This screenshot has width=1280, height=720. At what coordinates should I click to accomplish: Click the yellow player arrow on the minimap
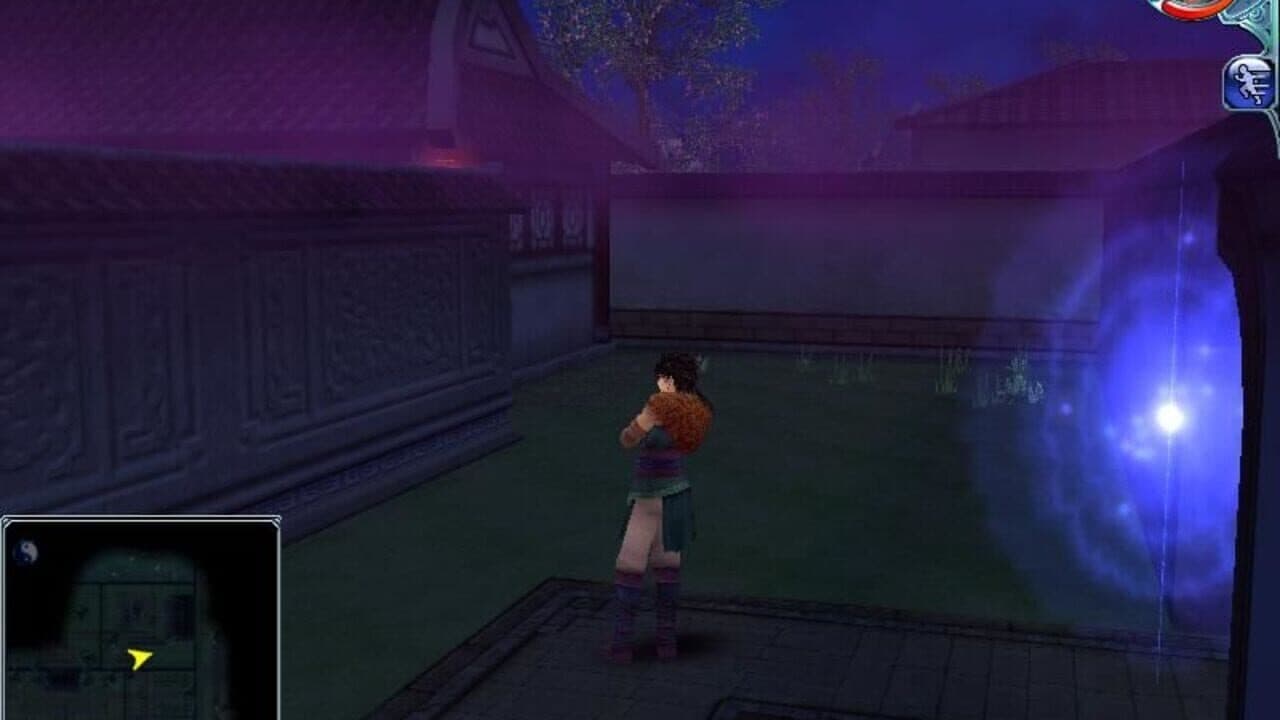pos(141,658)
